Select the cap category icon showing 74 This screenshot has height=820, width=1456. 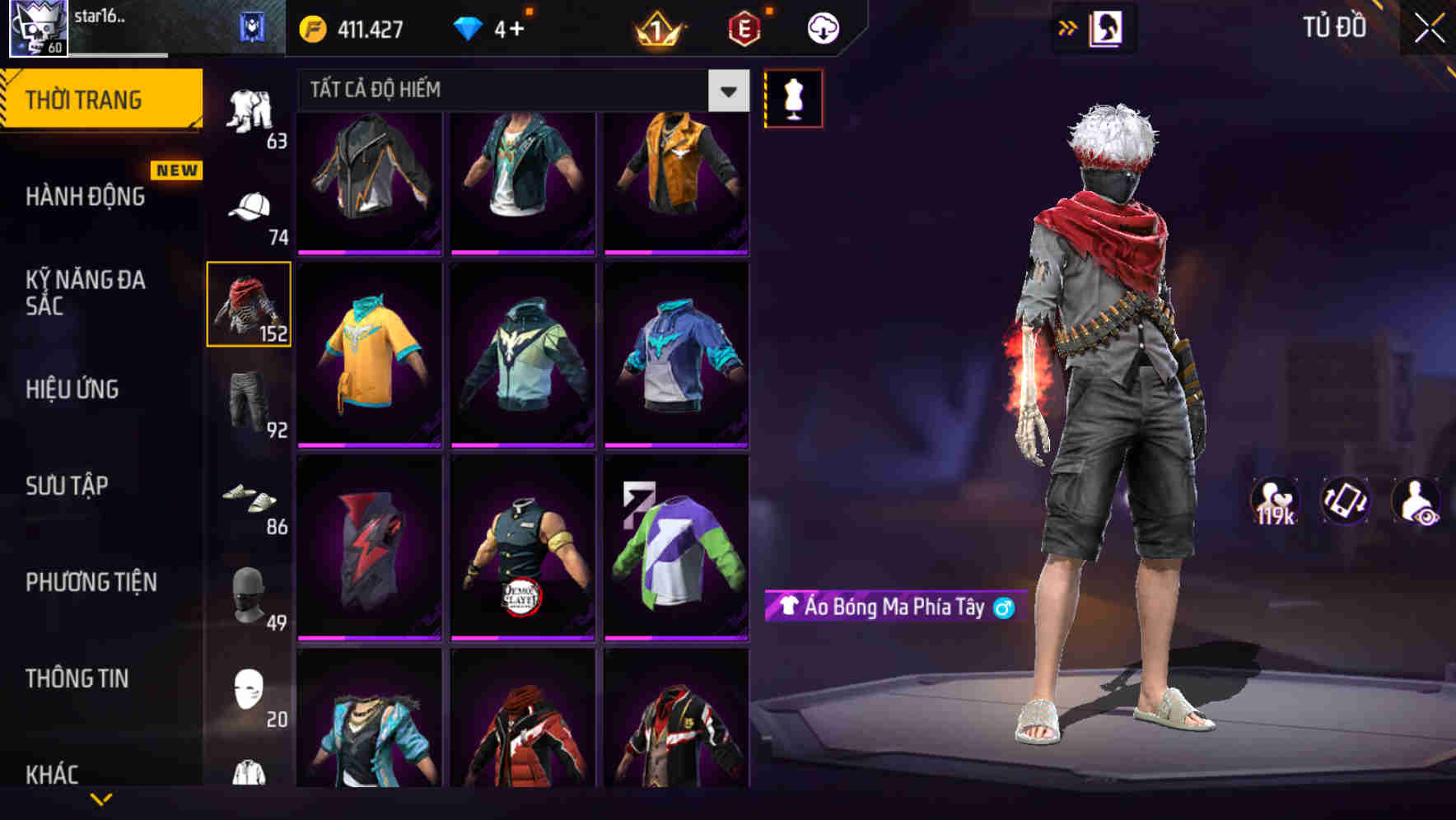[250, 206]
